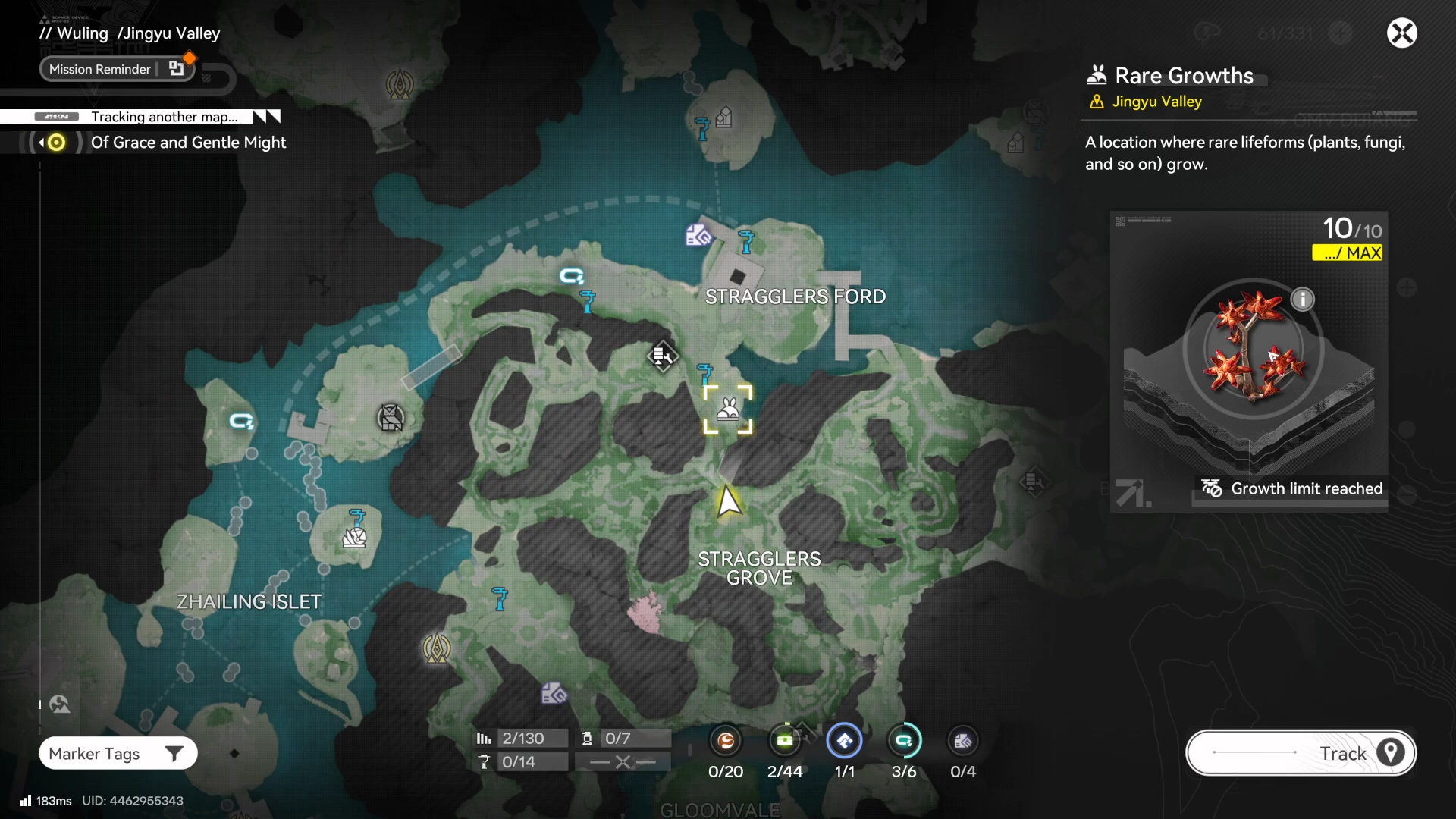Track the Rare Growths location
The height and width of the screenshot is (819, 1456).
tap(1301, 753)
